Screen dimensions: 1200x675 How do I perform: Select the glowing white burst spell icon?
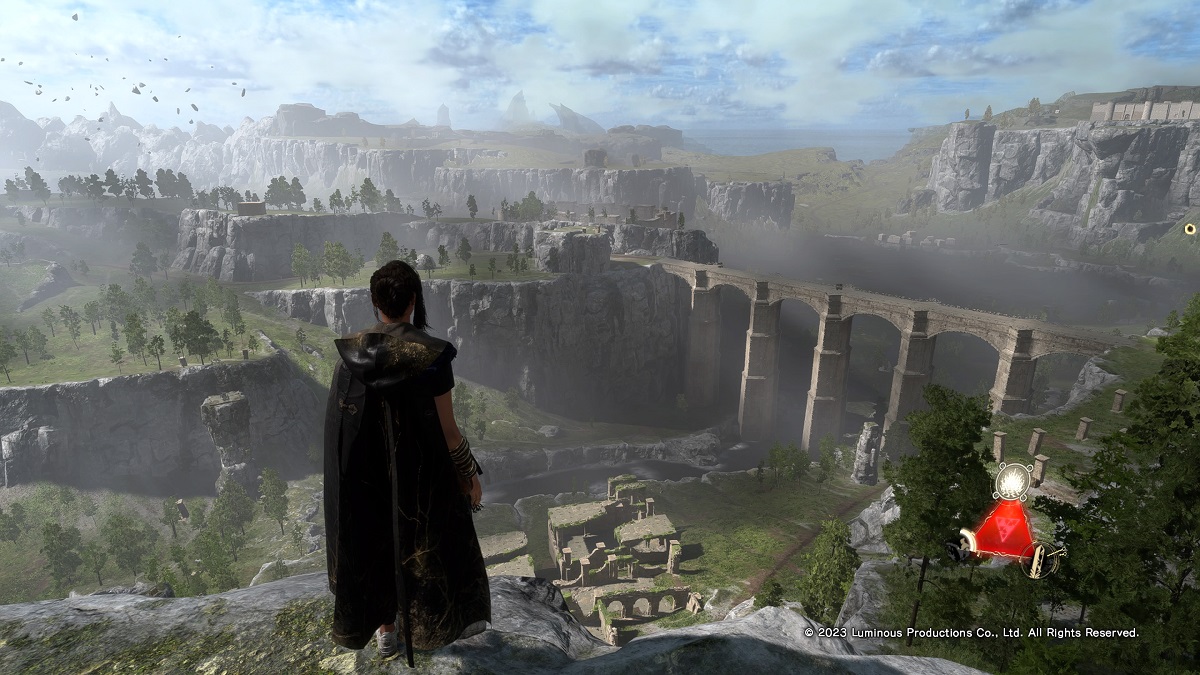point(1012,481)
